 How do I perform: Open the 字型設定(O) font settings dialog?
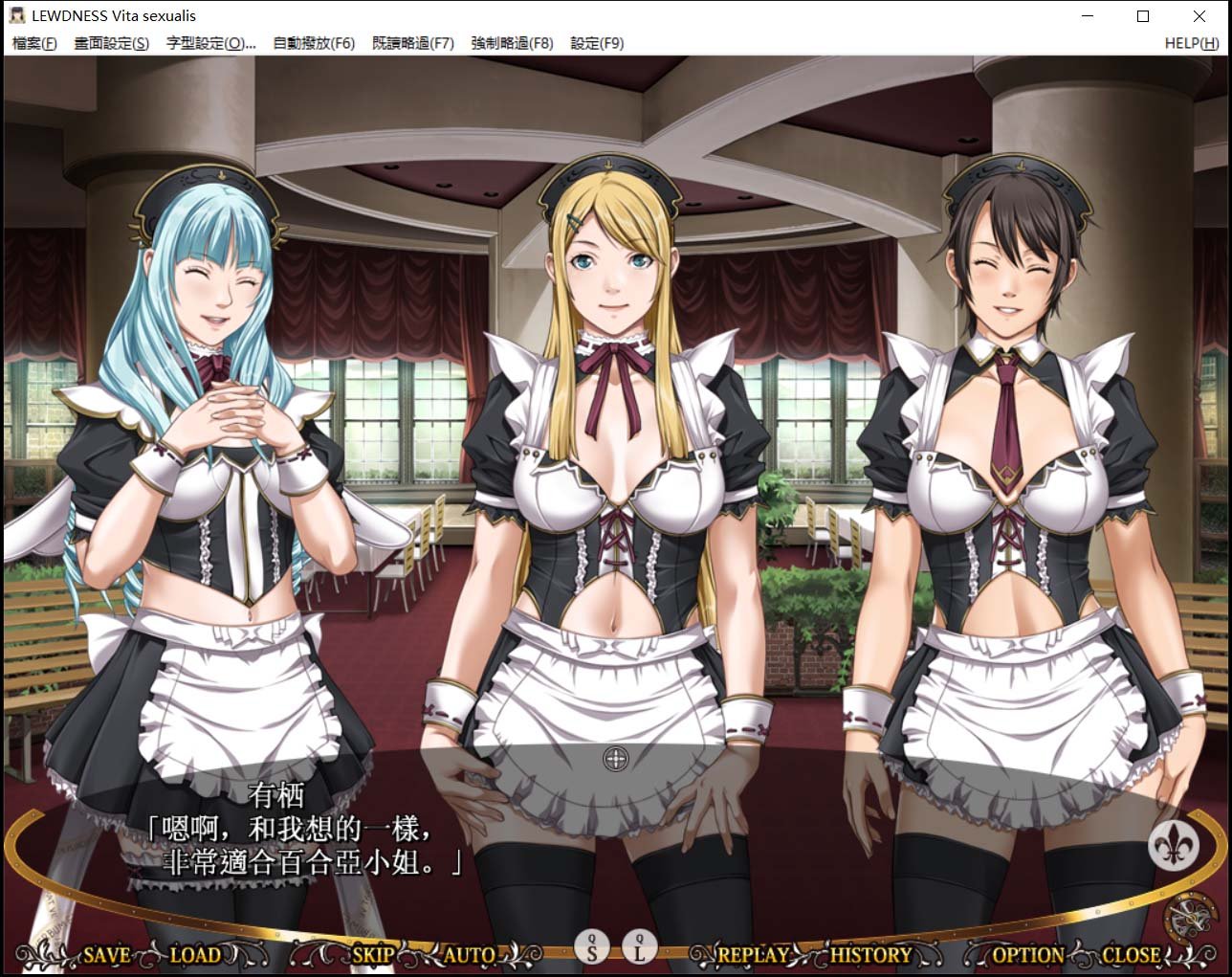pyautogui.click(x=212, y=43)
